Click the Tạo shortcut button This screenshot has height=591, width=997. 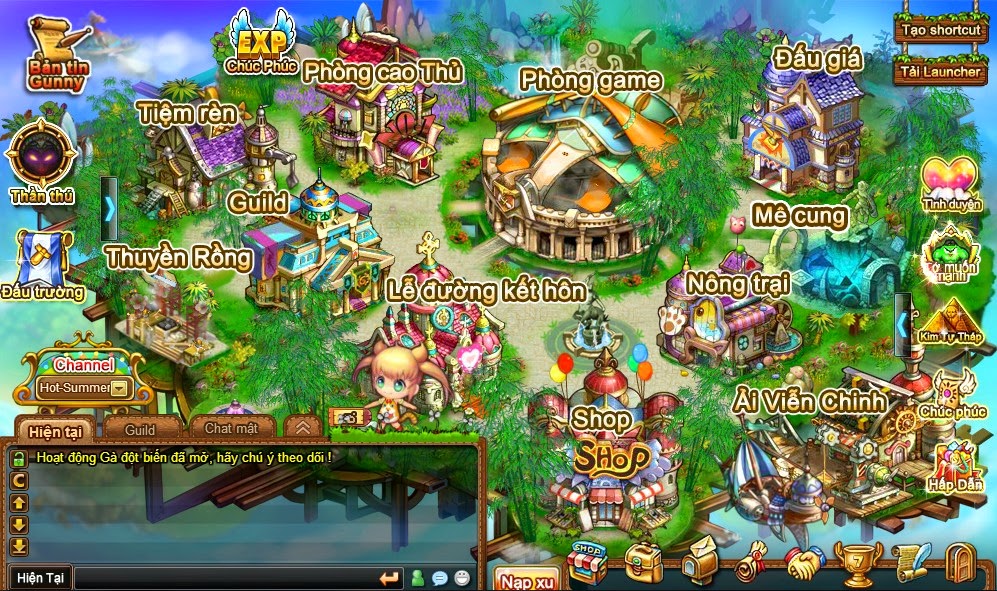click(940, 29)
